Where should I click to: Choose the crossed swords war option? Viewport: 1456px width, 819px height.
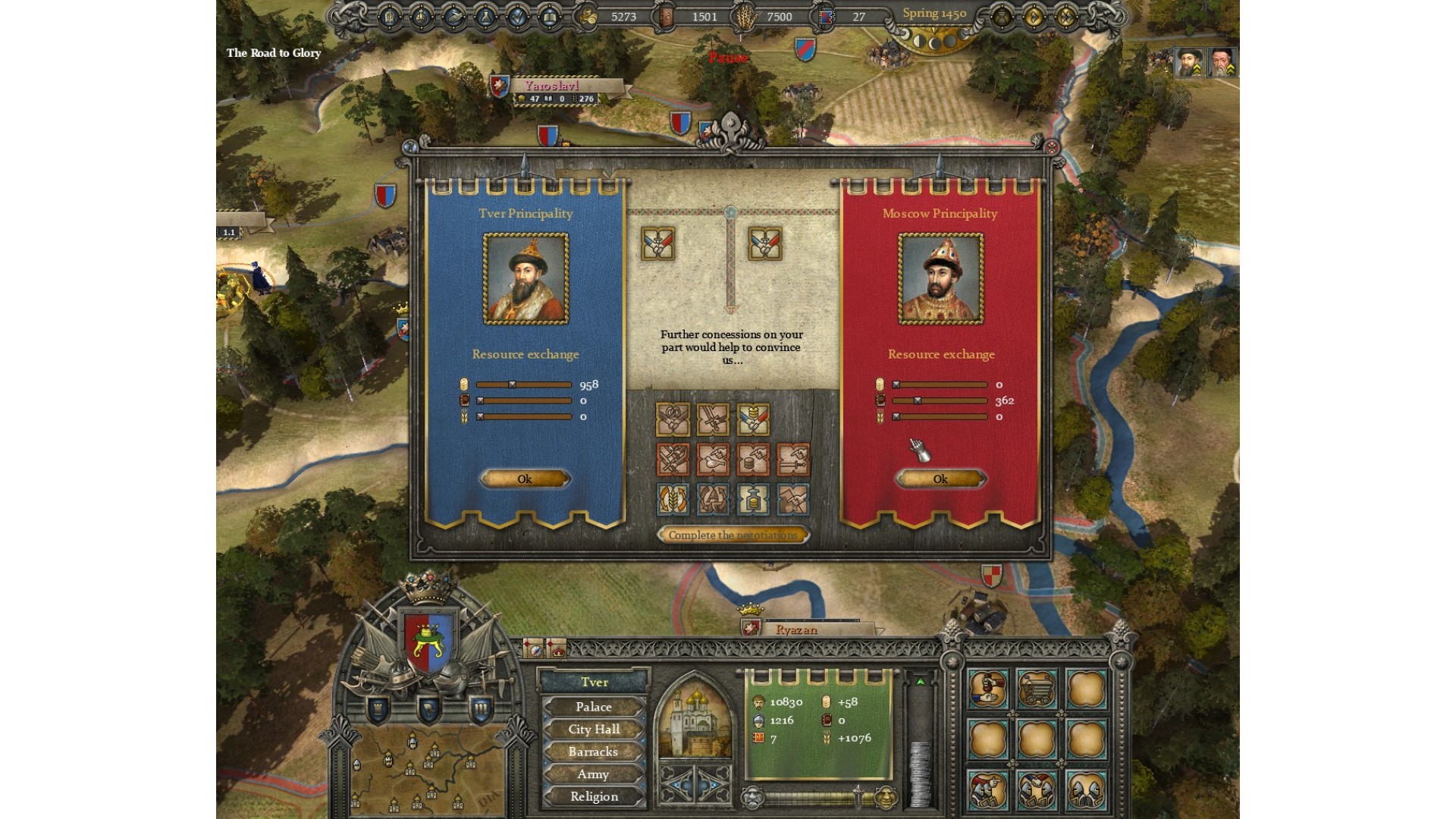pyautogui.click(x=673, y=460)
